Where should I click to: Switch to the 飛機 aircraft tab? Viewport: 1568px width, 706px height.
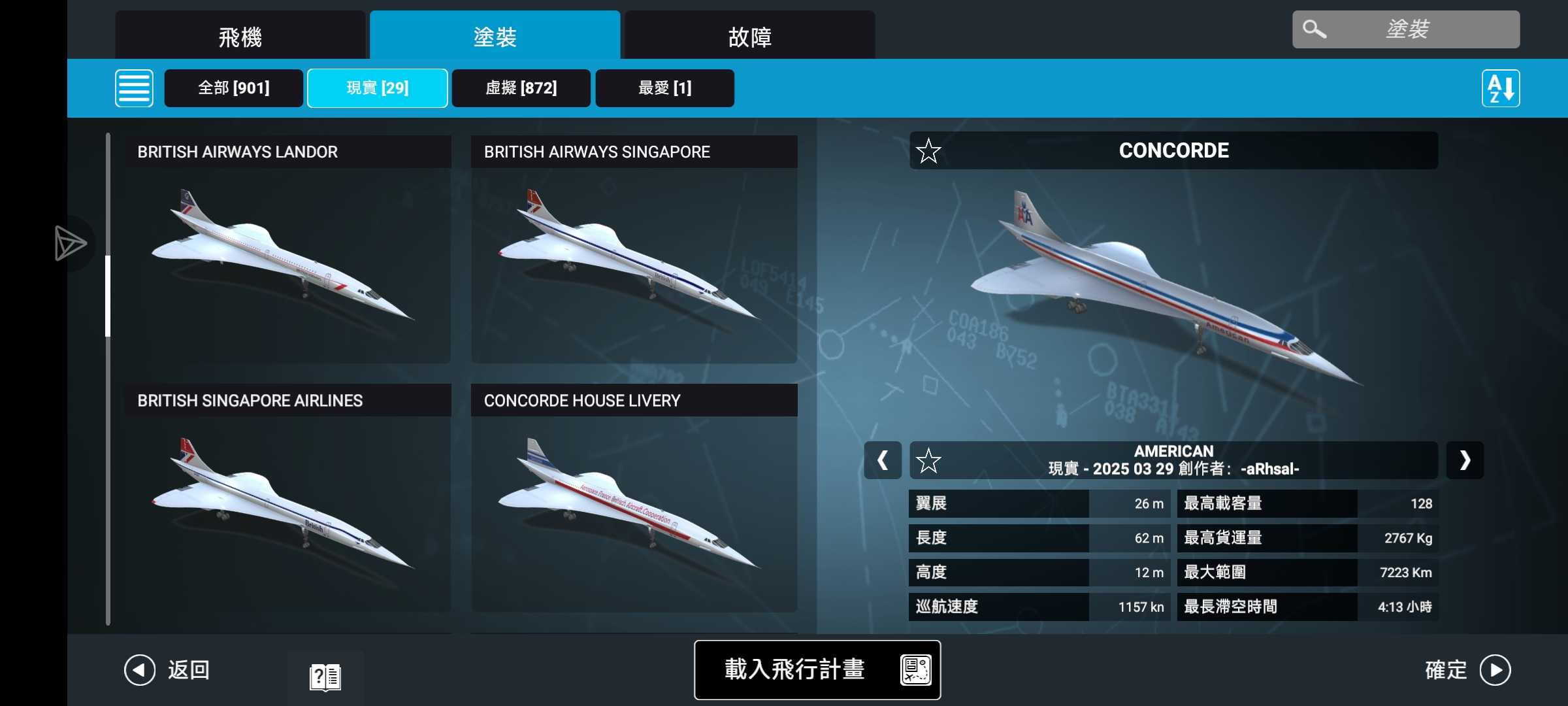pos(240,37)
